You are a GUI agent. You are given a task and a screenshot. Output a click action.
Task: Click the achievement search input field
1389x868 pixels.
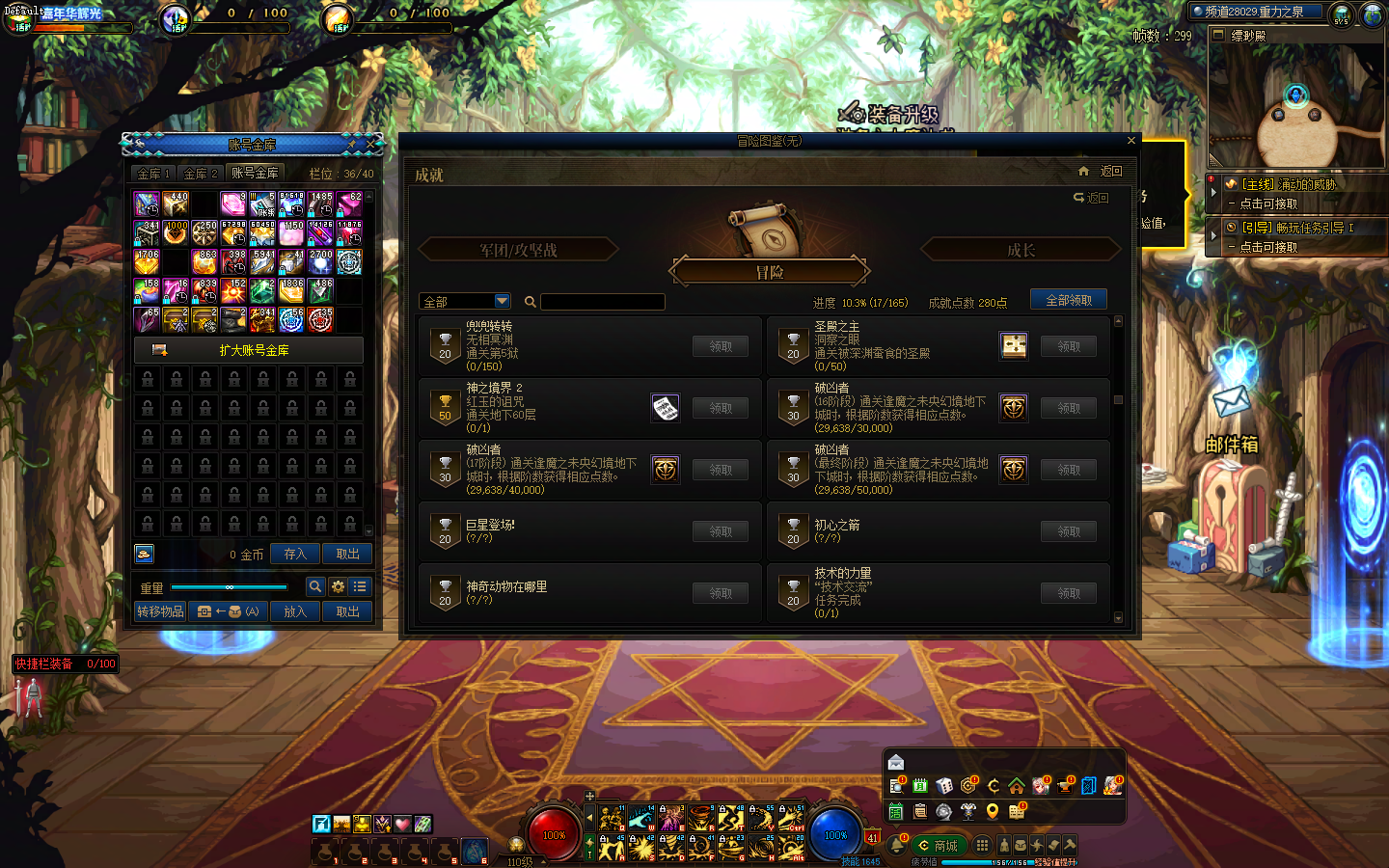(603, 302)
